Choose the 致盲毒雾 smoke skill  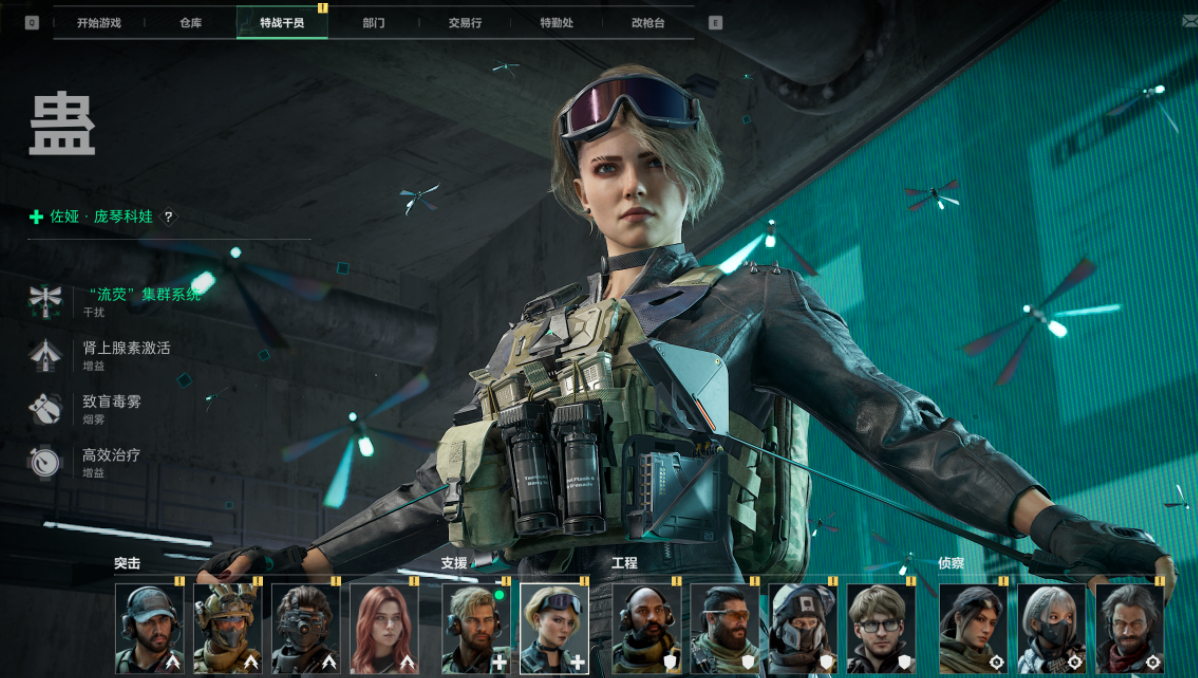(x=110, y=401)
